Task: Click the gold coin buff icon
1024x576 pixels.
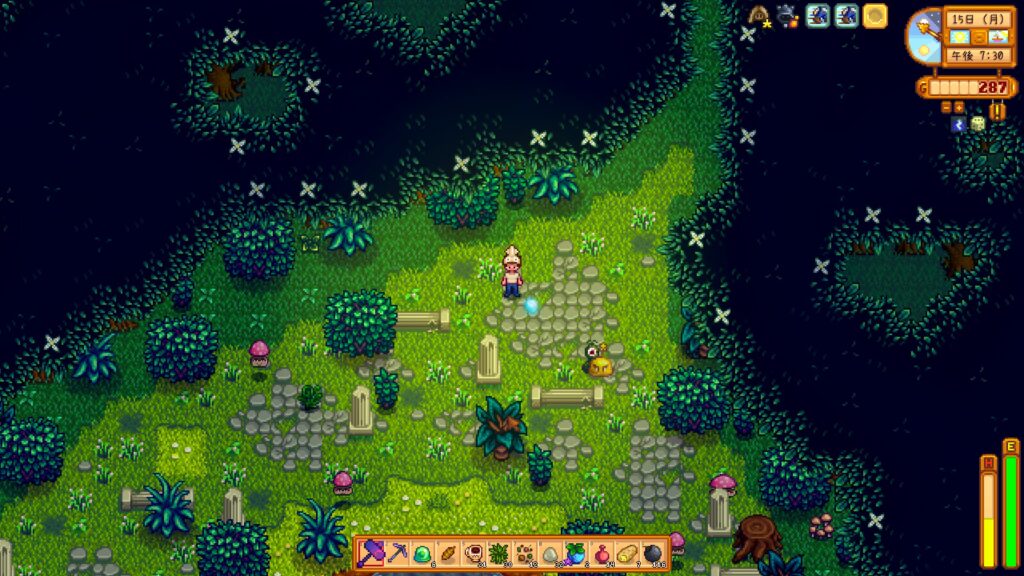Action: coord(875,16)
